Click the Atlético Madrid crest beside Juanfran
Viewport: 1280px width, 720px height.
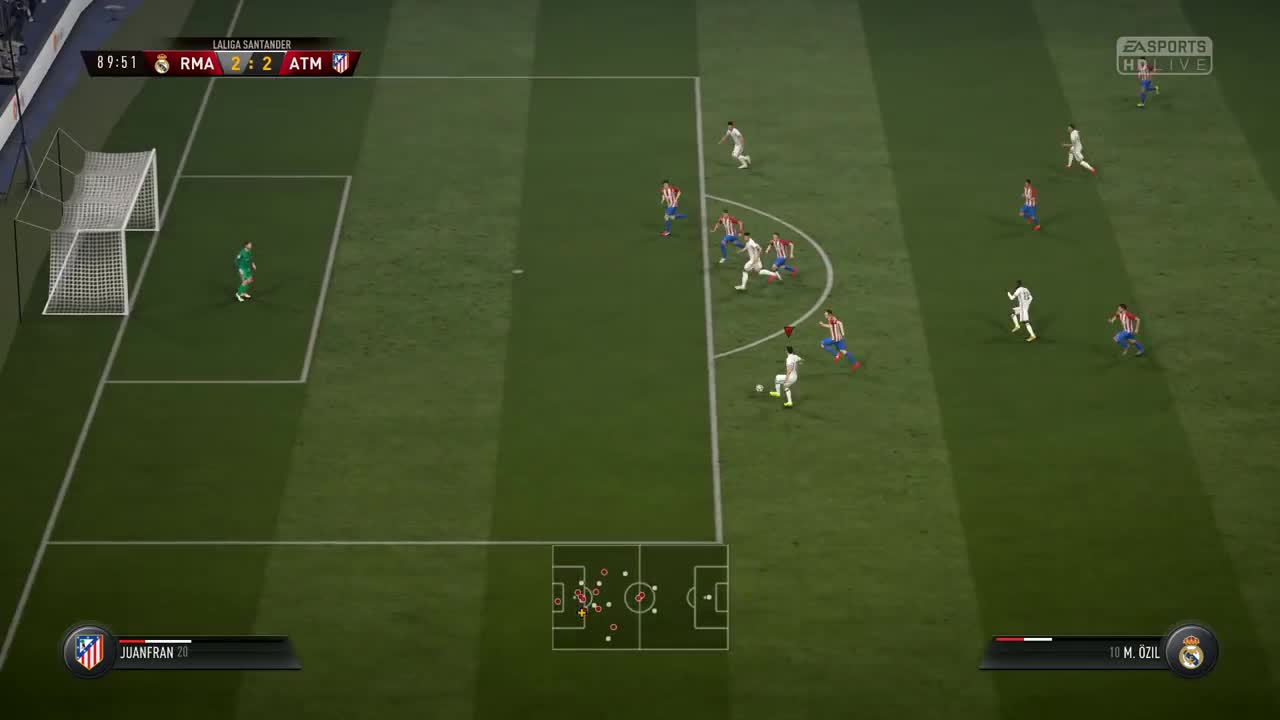pyautogui.click(x=89, y=651)
